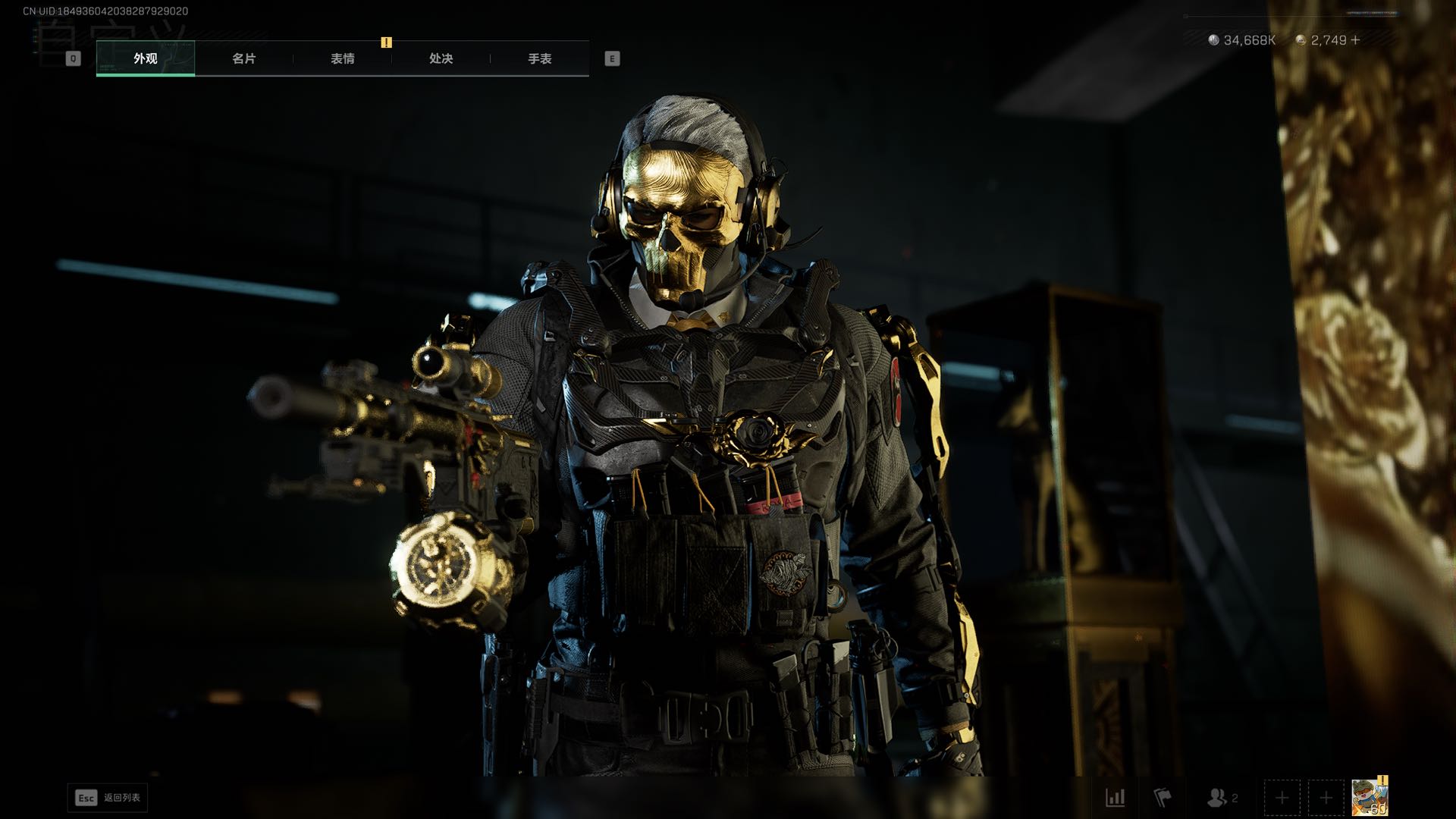This screenshot has height=819, width=1456.
Task: Select the 外观 appearance tab
Action: point(146,58)
